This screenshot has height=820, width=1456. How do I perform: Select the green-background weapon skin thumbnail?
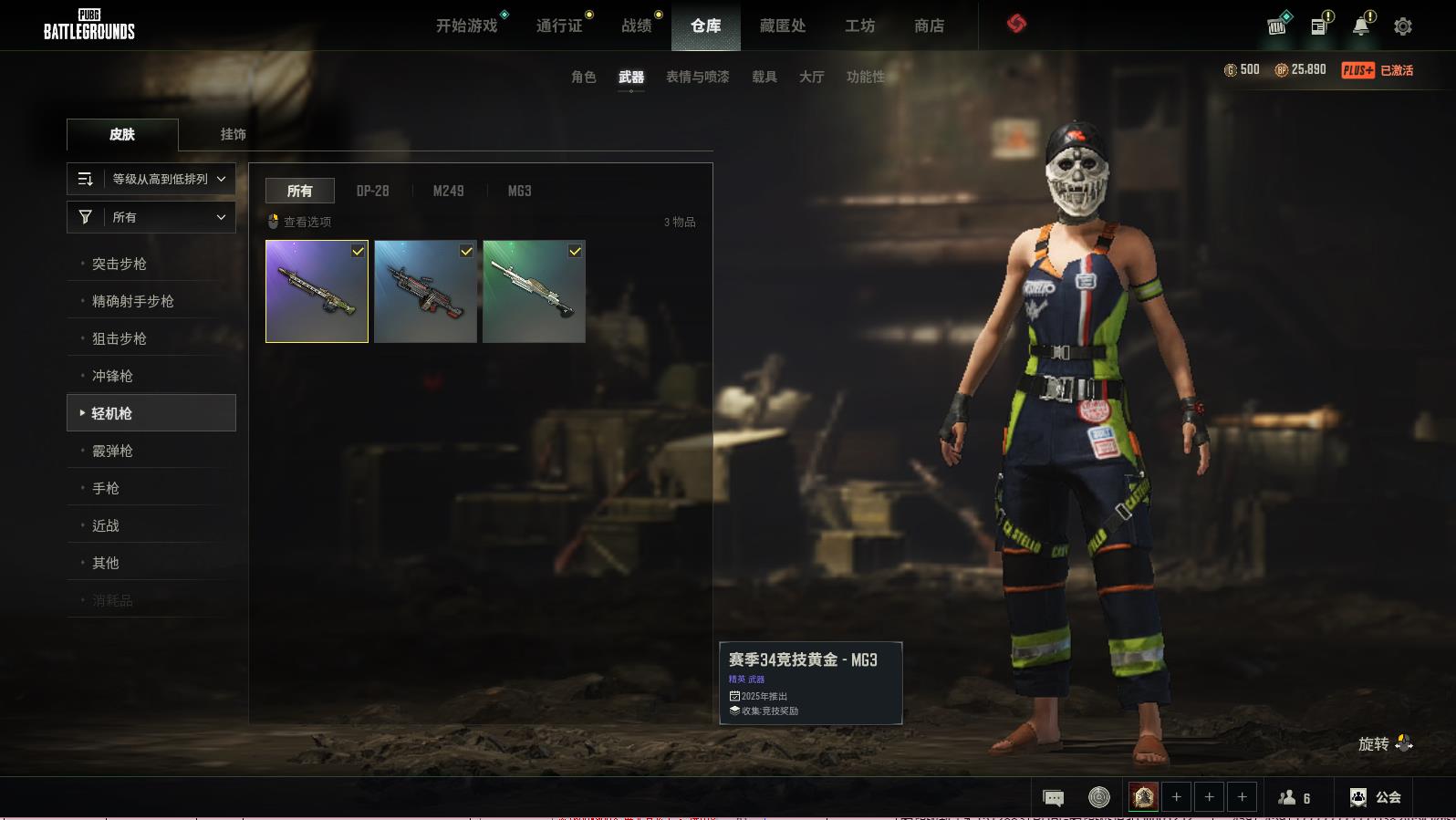534,291
